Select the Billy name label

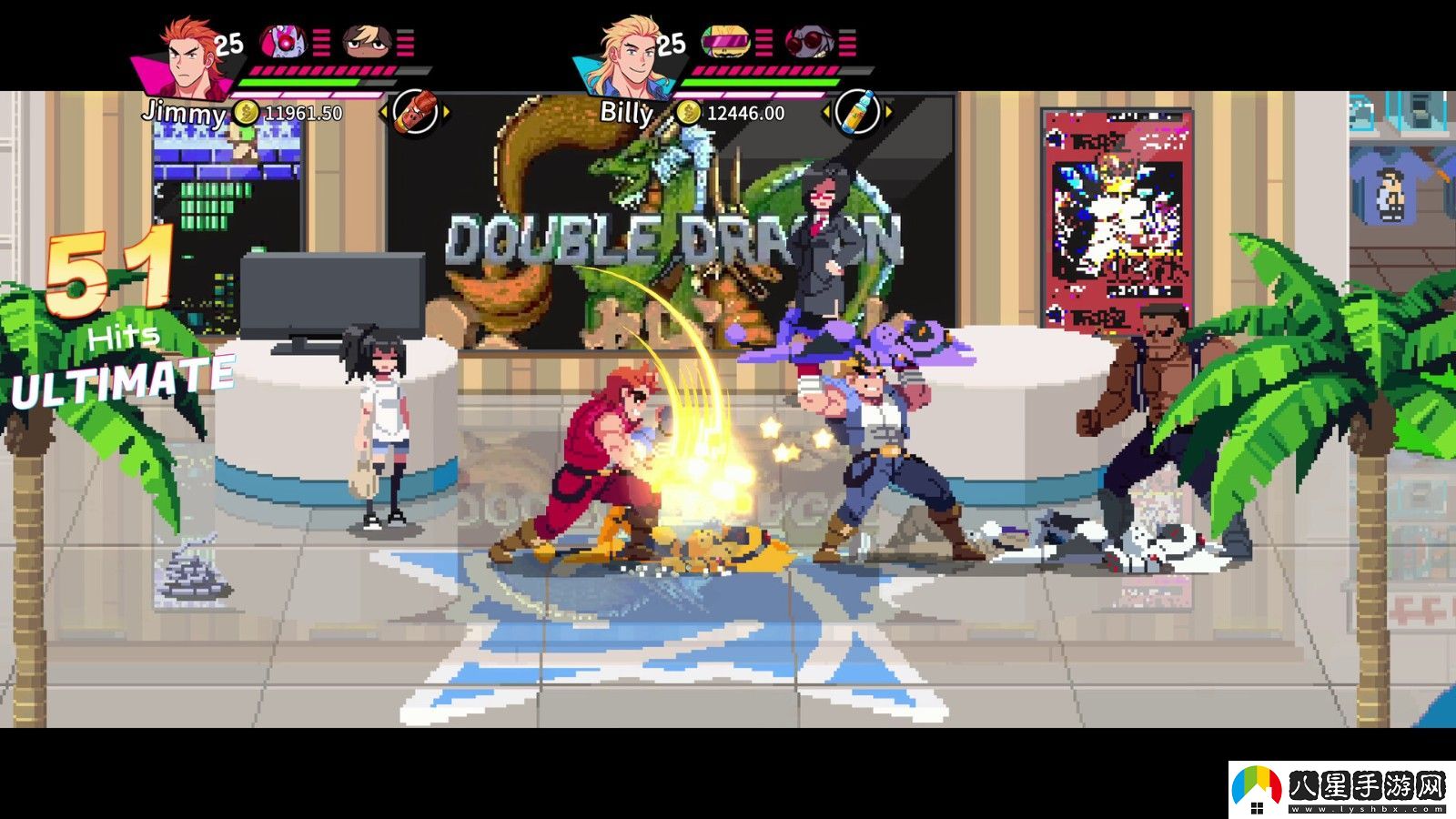tap(627, 112)
